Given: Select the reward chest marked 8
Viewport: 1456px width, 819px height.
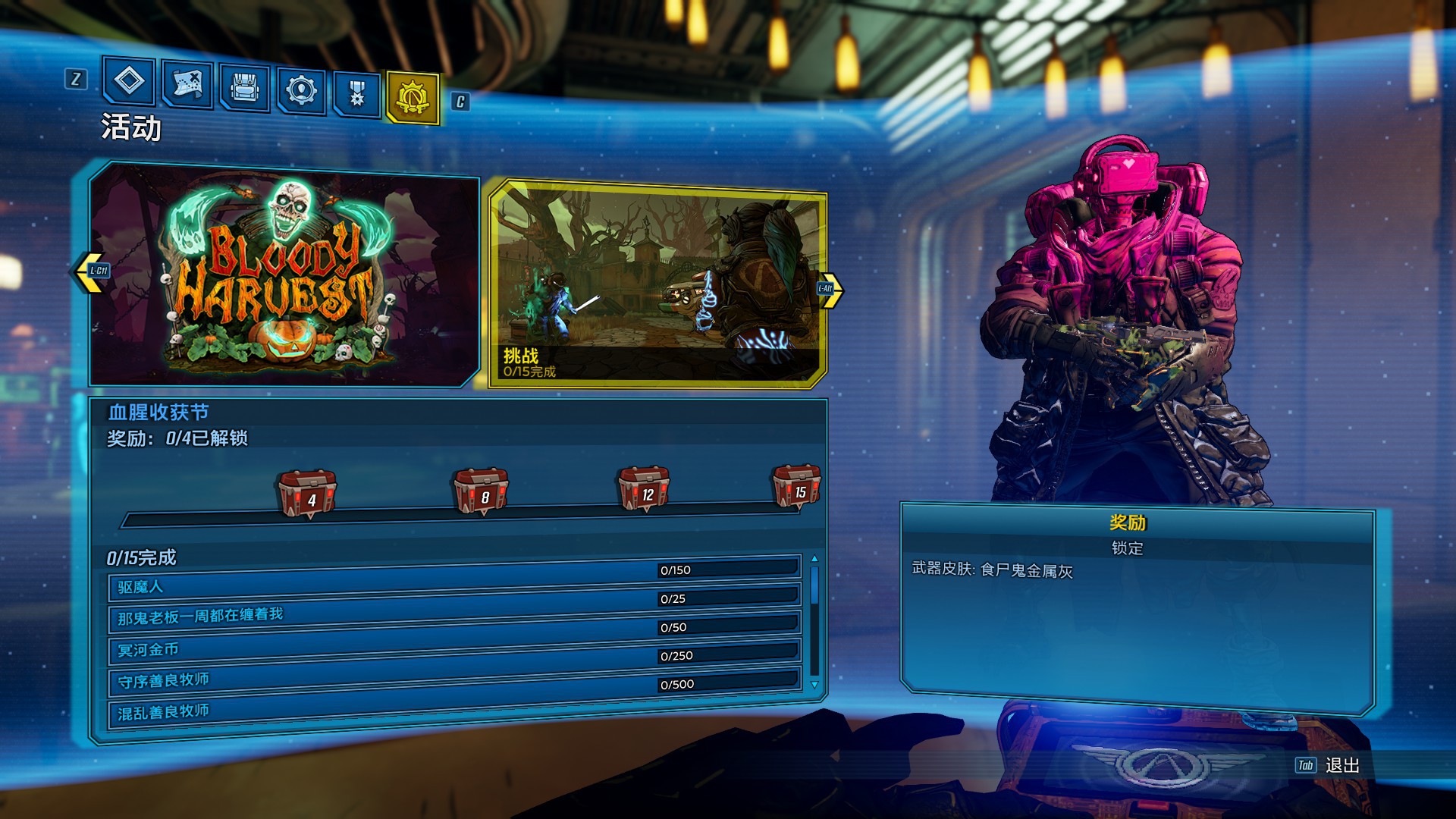Looking at the screenshot, I should (482, 491).
